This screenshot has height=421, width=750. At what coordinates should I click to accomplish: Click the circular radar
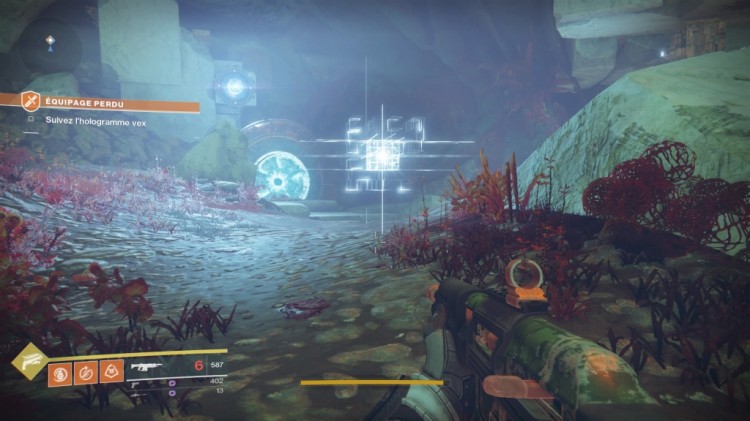tap(50, 47)
